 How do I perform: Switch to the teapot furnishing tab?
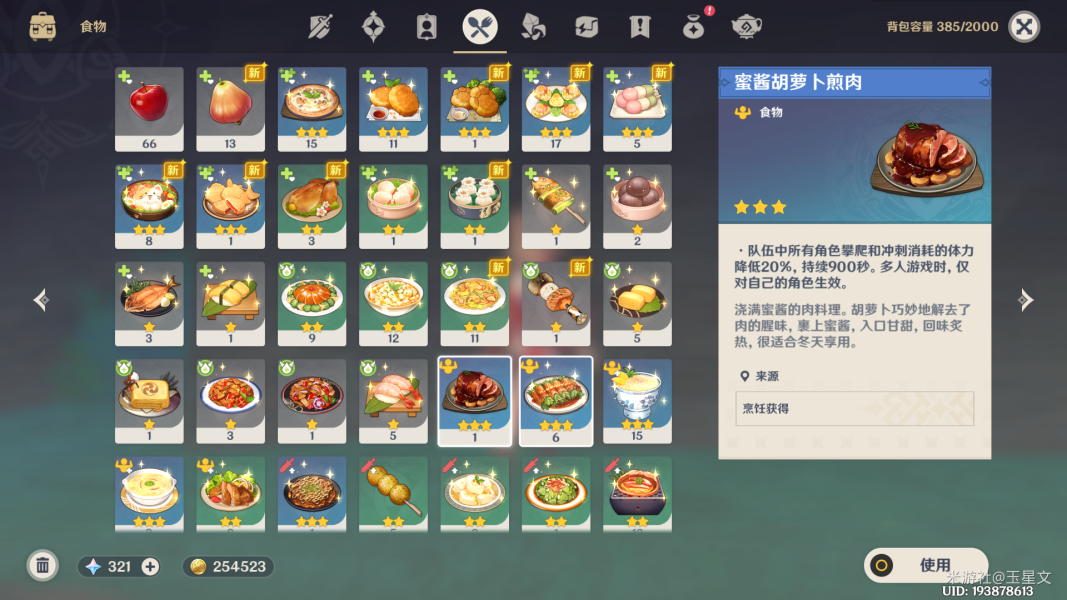(745, 27)
